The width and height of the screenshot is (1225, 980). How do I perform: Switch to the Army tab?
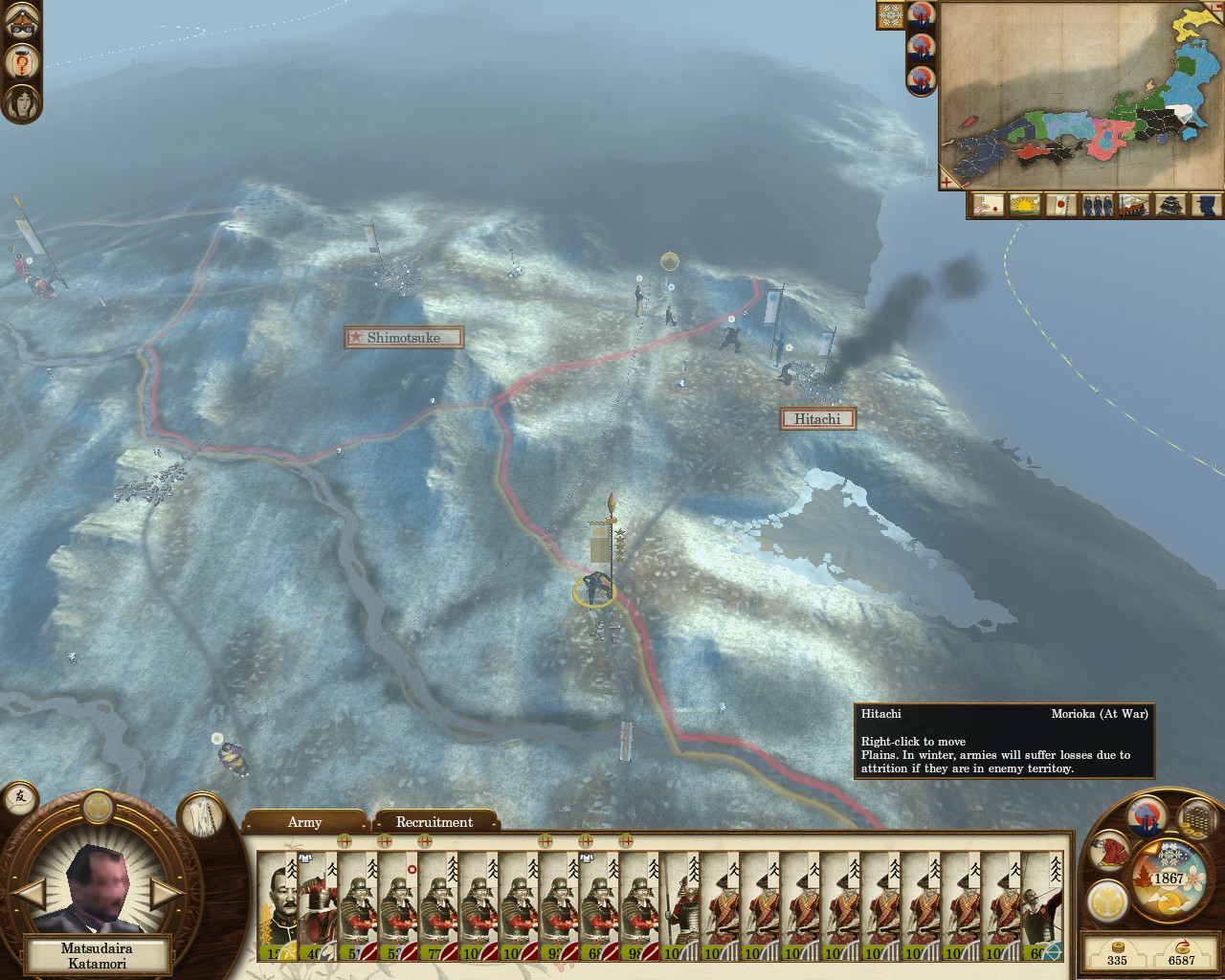tap(304, 822)
